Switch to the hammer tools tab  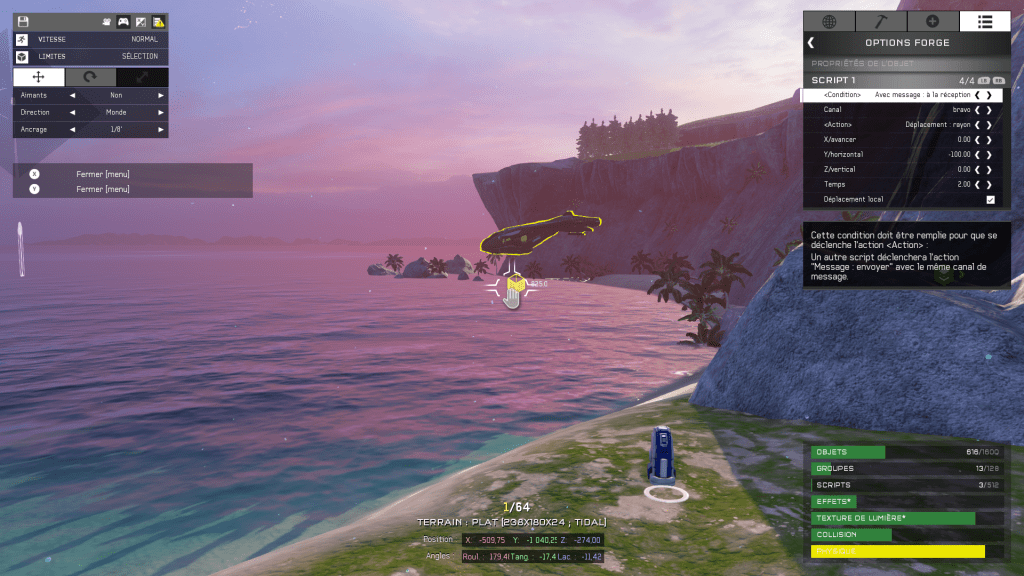pos(881,21)
